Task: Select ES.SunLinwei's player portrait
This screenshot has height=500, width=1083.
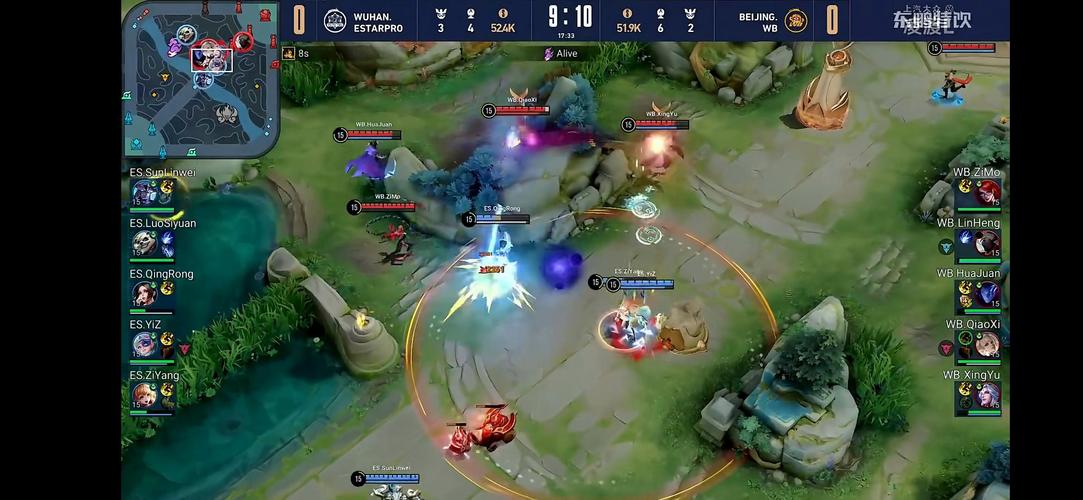Action: click(145, 192)
